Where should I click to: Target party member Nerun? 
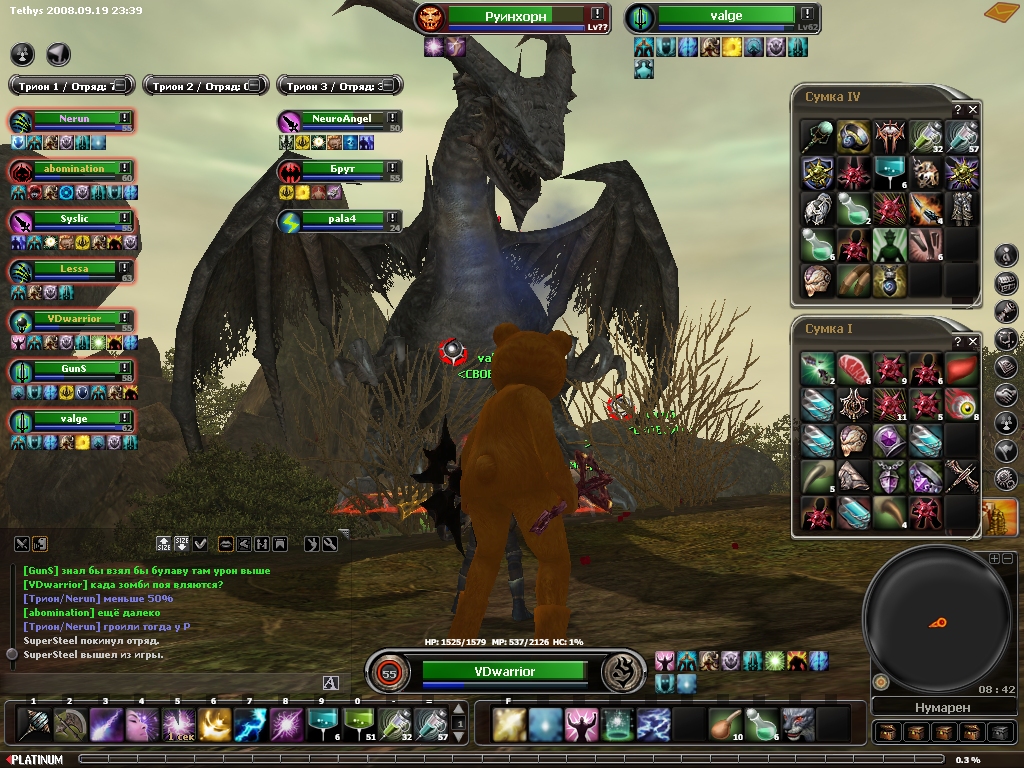click(x=75, y=119)
